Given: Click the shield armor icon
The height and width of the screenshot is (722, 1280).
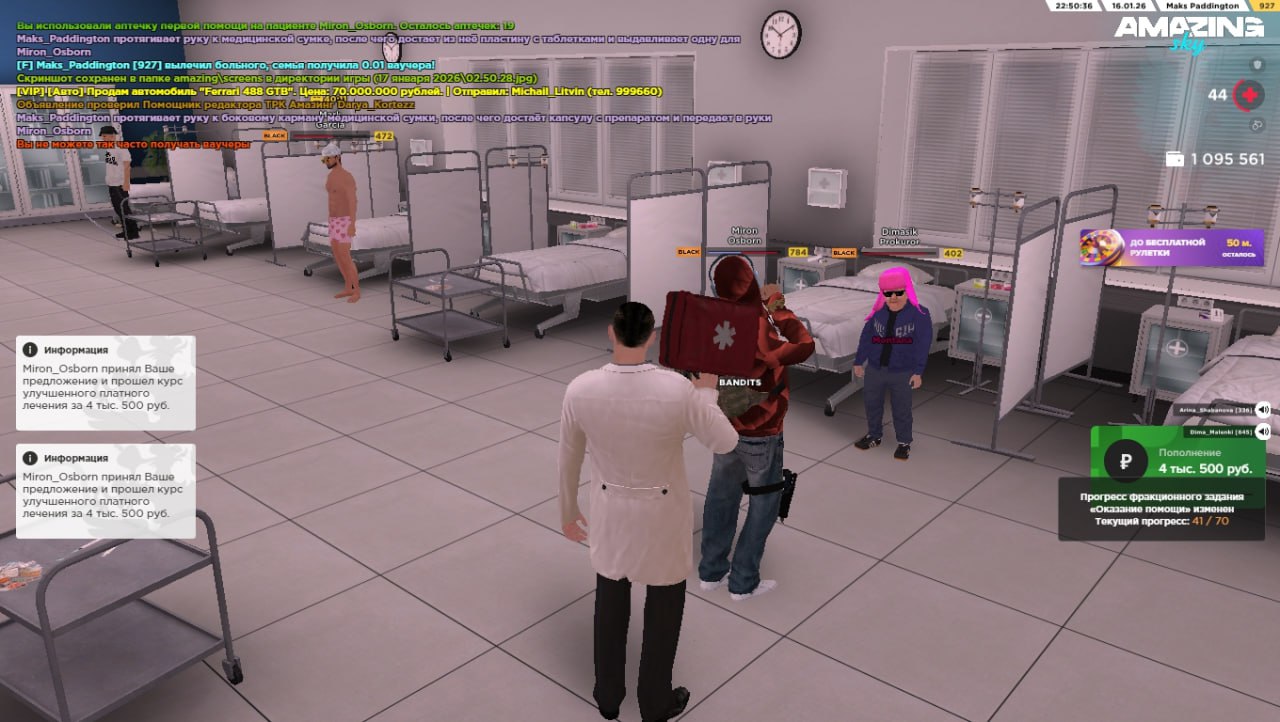Looking at the screenshot, I should coord(1257,65).
